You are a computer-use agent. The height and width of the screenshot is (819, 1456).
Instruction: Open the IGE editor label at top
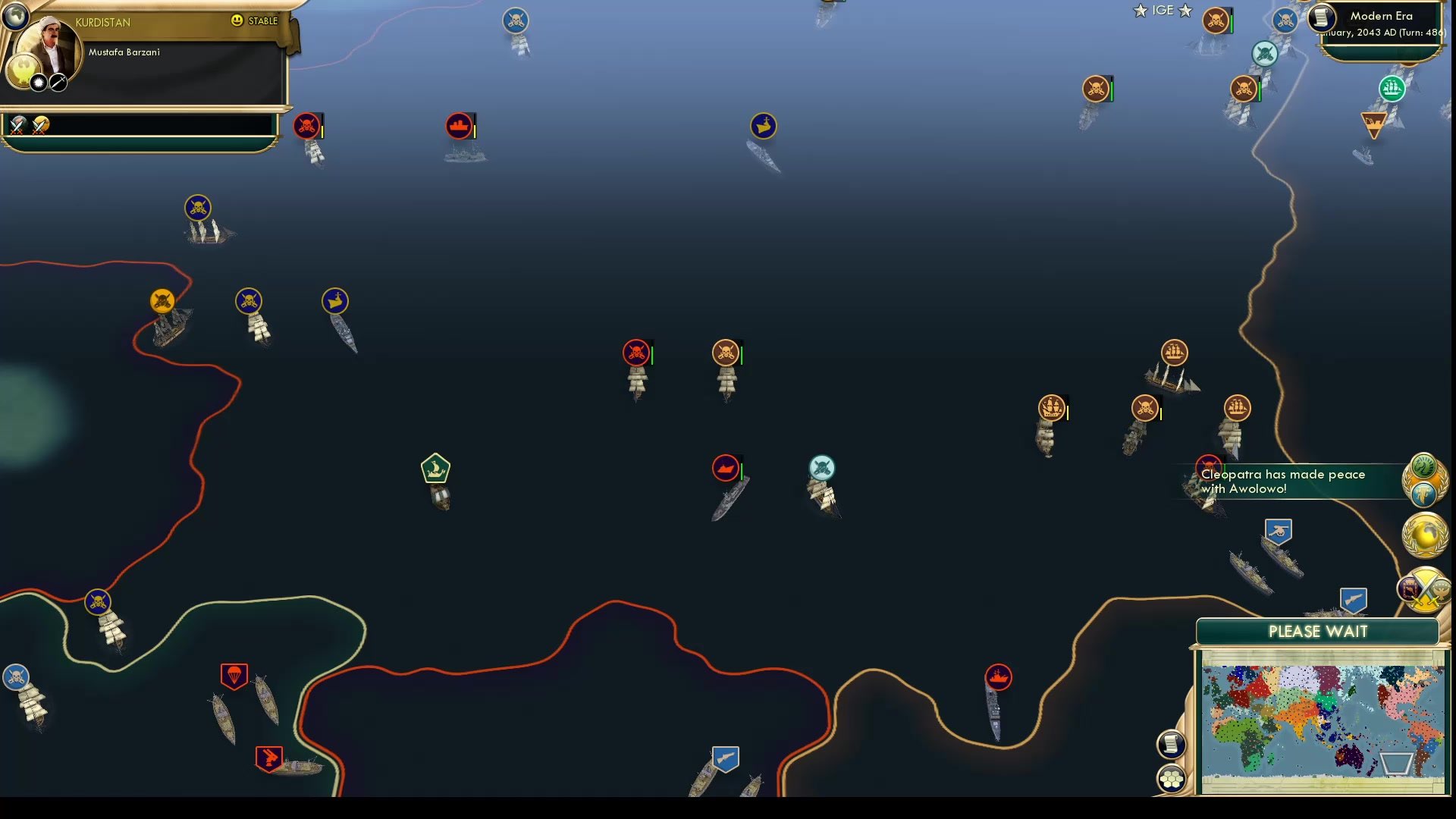point(1162,11)
